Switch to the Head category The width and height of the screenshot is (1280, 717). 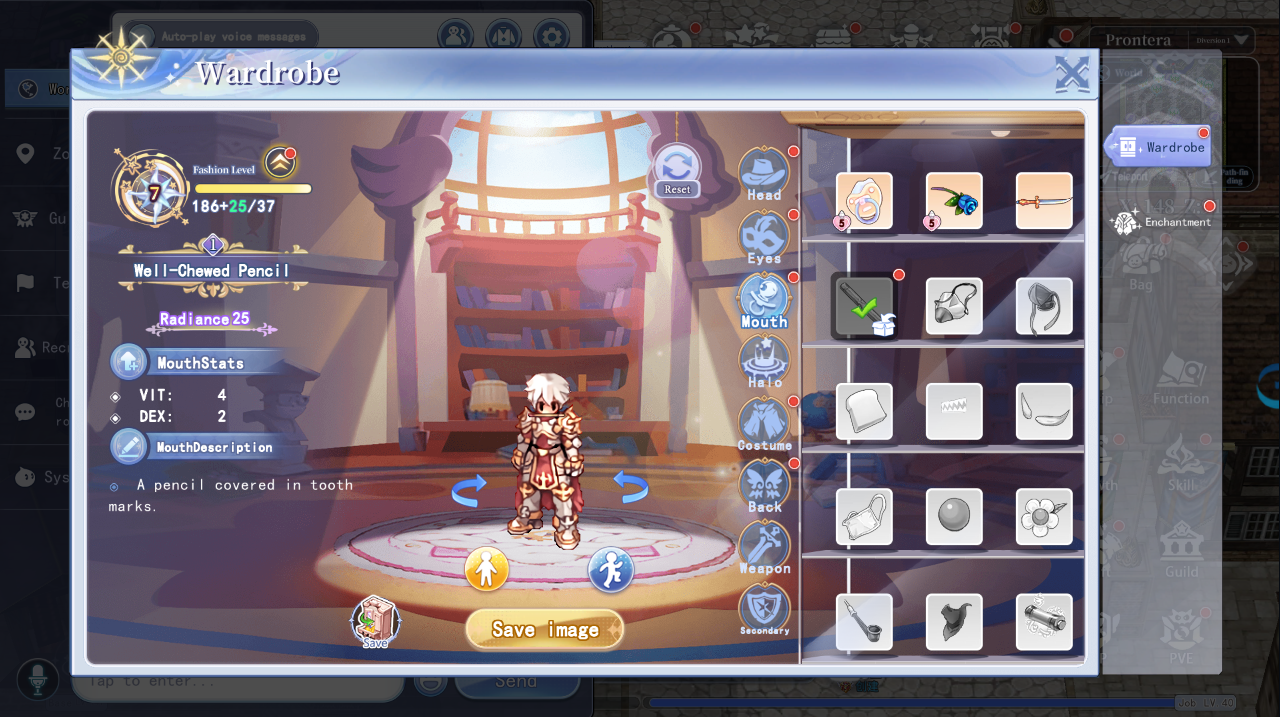point(764,174)
